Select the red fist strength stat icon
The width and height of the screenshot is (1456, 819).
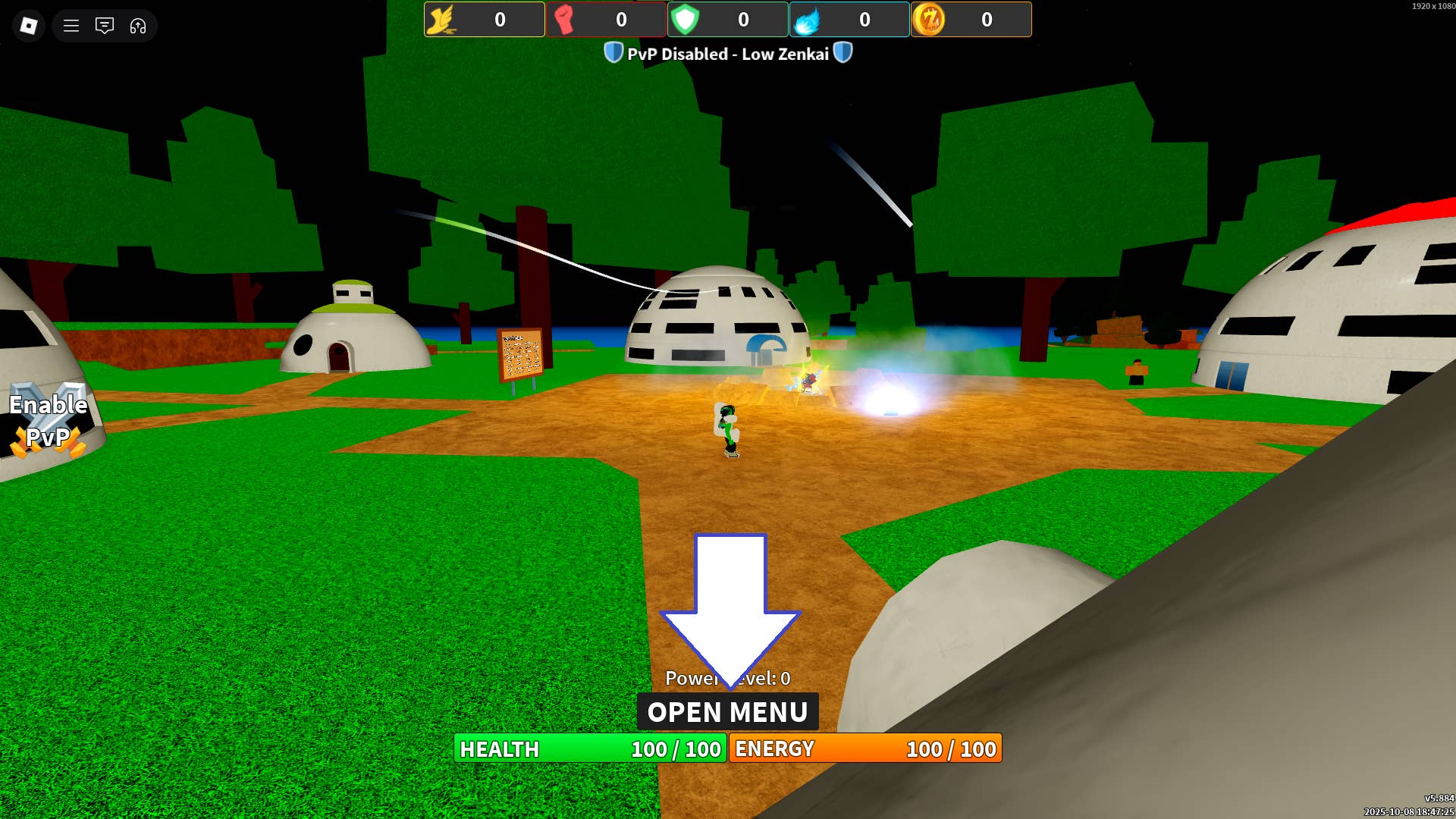(566, 20)
